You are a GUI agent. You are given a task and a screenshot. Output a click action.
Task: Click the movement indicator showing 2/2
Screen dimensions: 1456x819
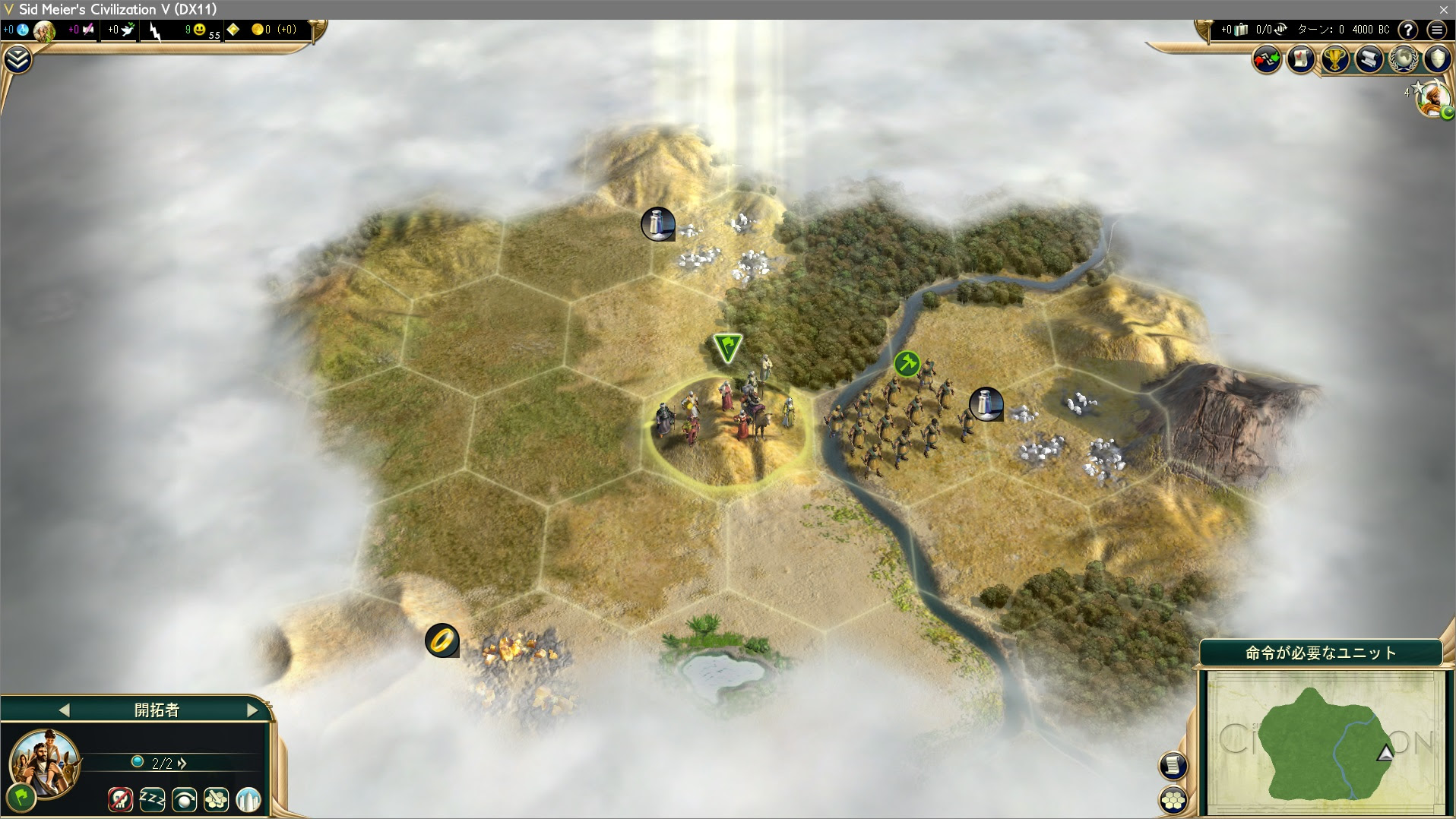point(162,762)
